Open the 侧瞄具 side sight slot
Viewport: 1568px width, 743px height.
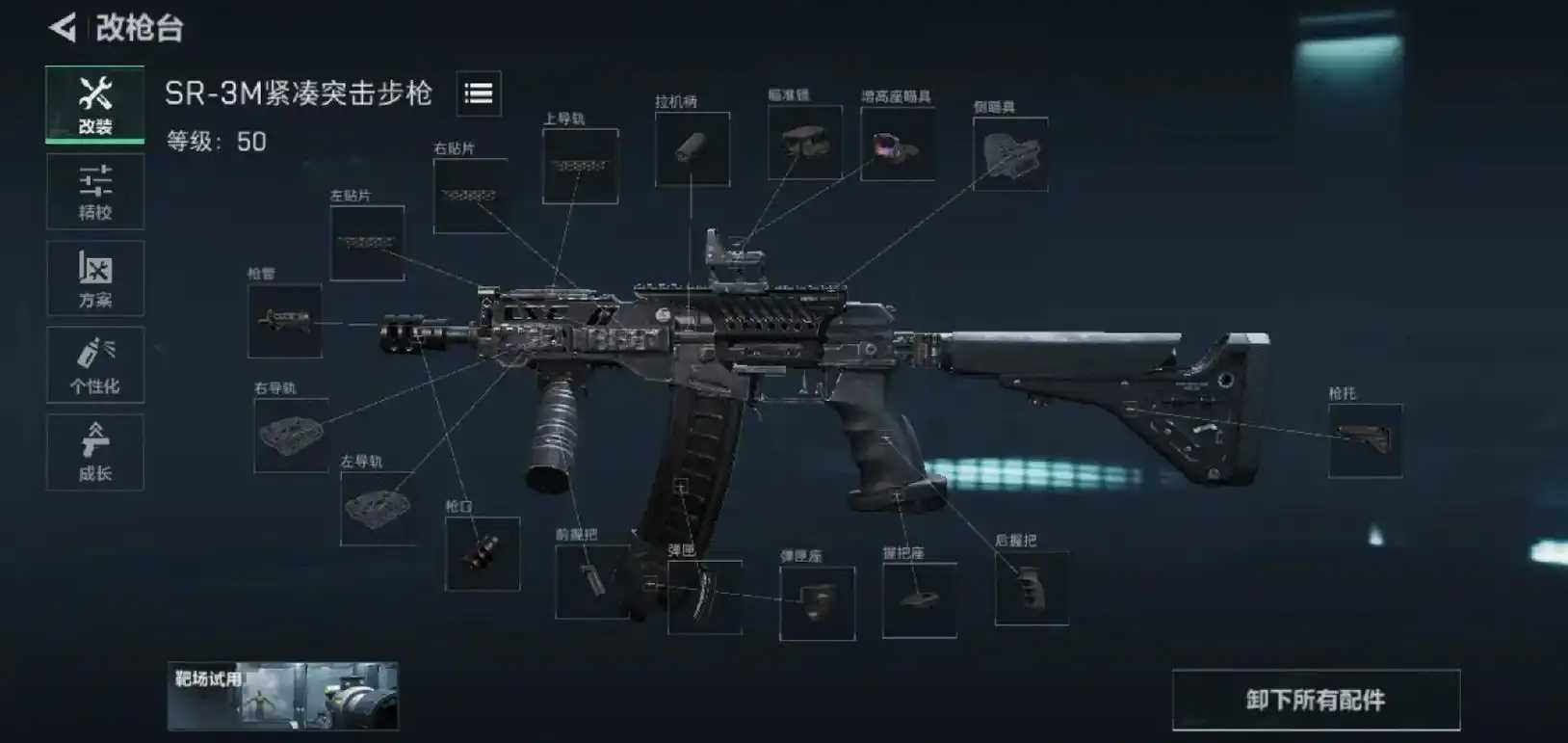(x=1010, y=154)
